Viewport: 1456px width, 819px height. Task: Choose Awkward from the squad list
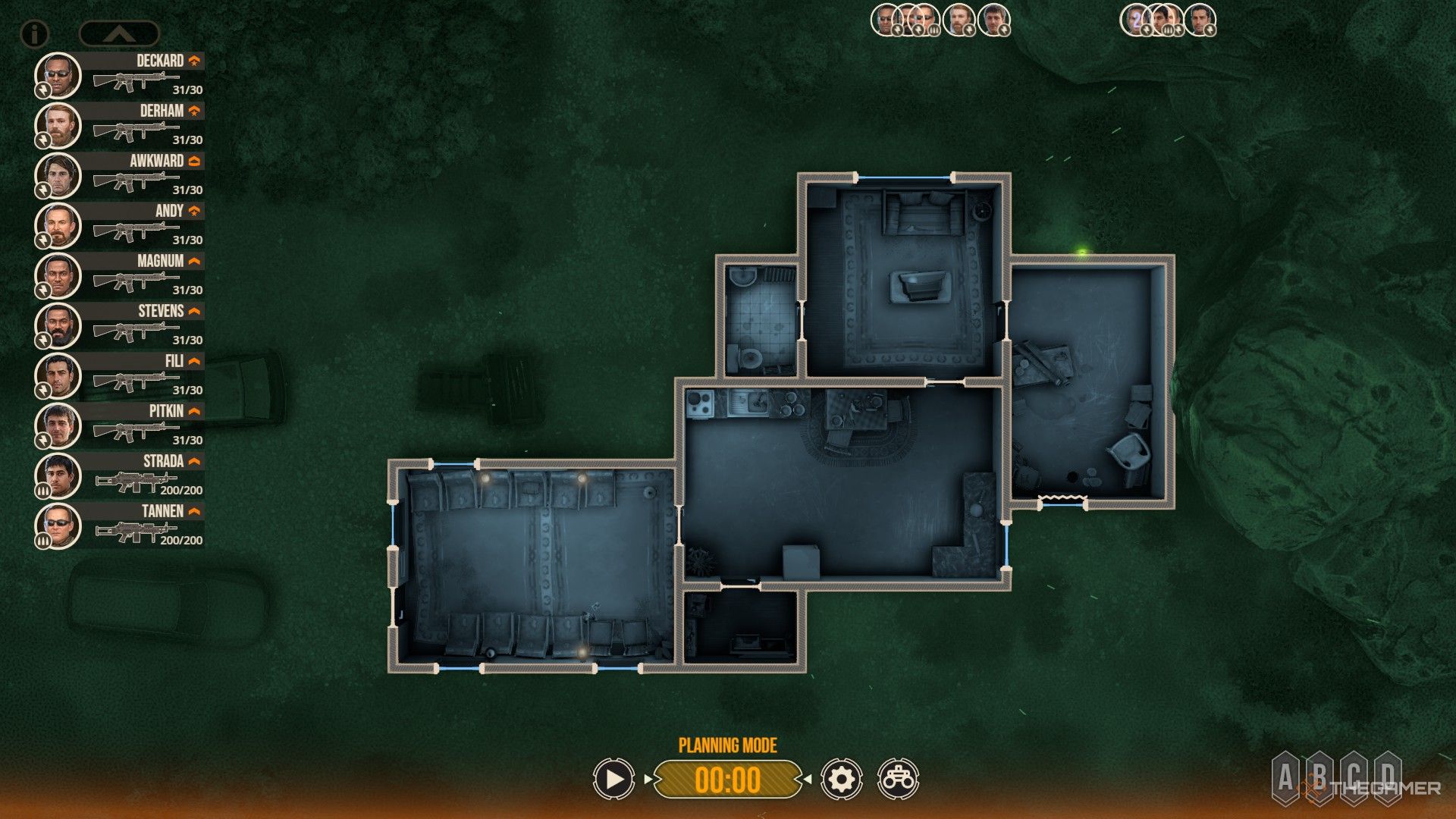click(x=120, y=175)
